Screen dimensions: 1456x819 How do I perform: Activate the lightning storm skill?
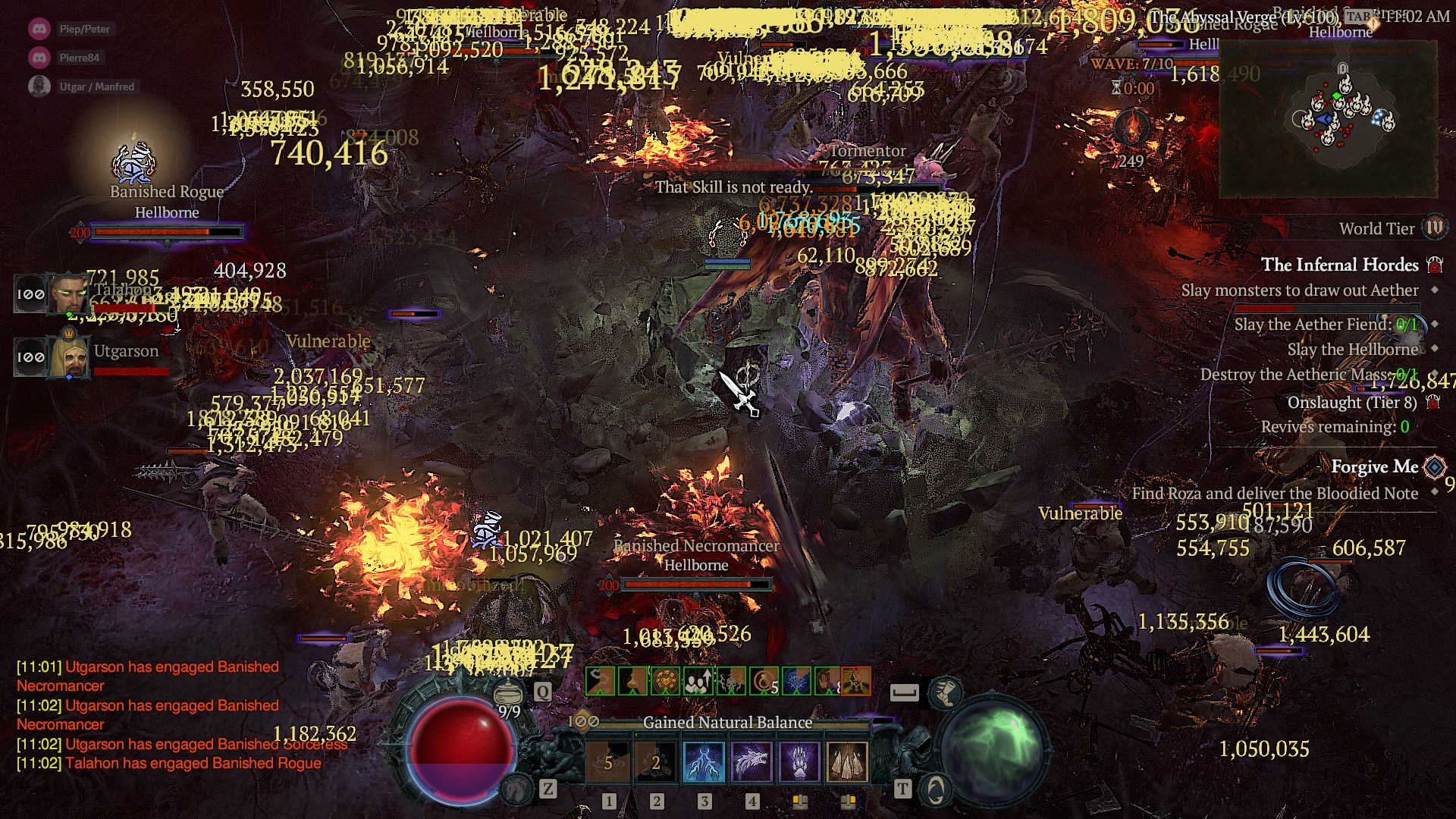(x=704, y=761)
